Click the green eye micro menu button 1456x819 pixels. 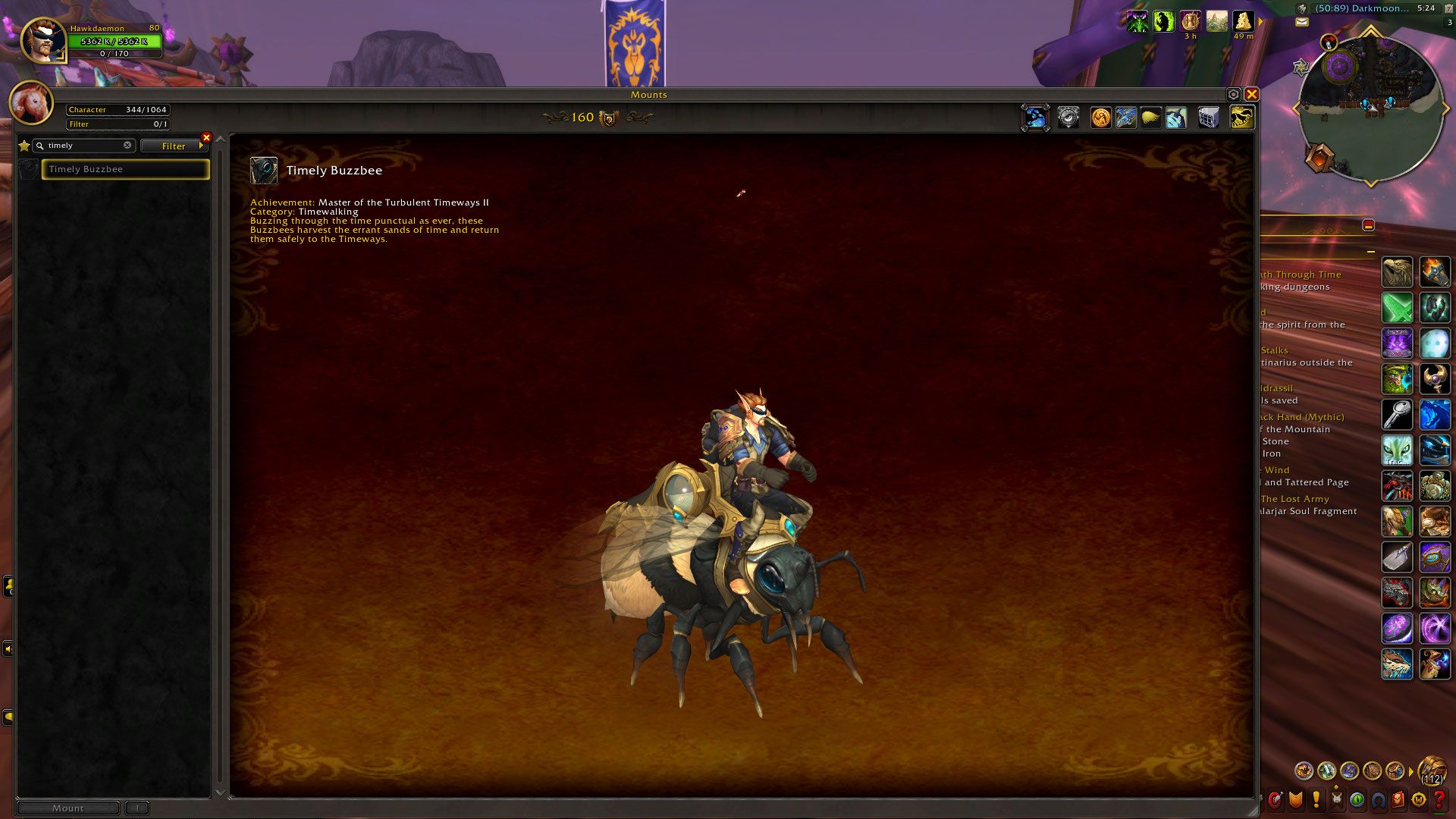1357,799
